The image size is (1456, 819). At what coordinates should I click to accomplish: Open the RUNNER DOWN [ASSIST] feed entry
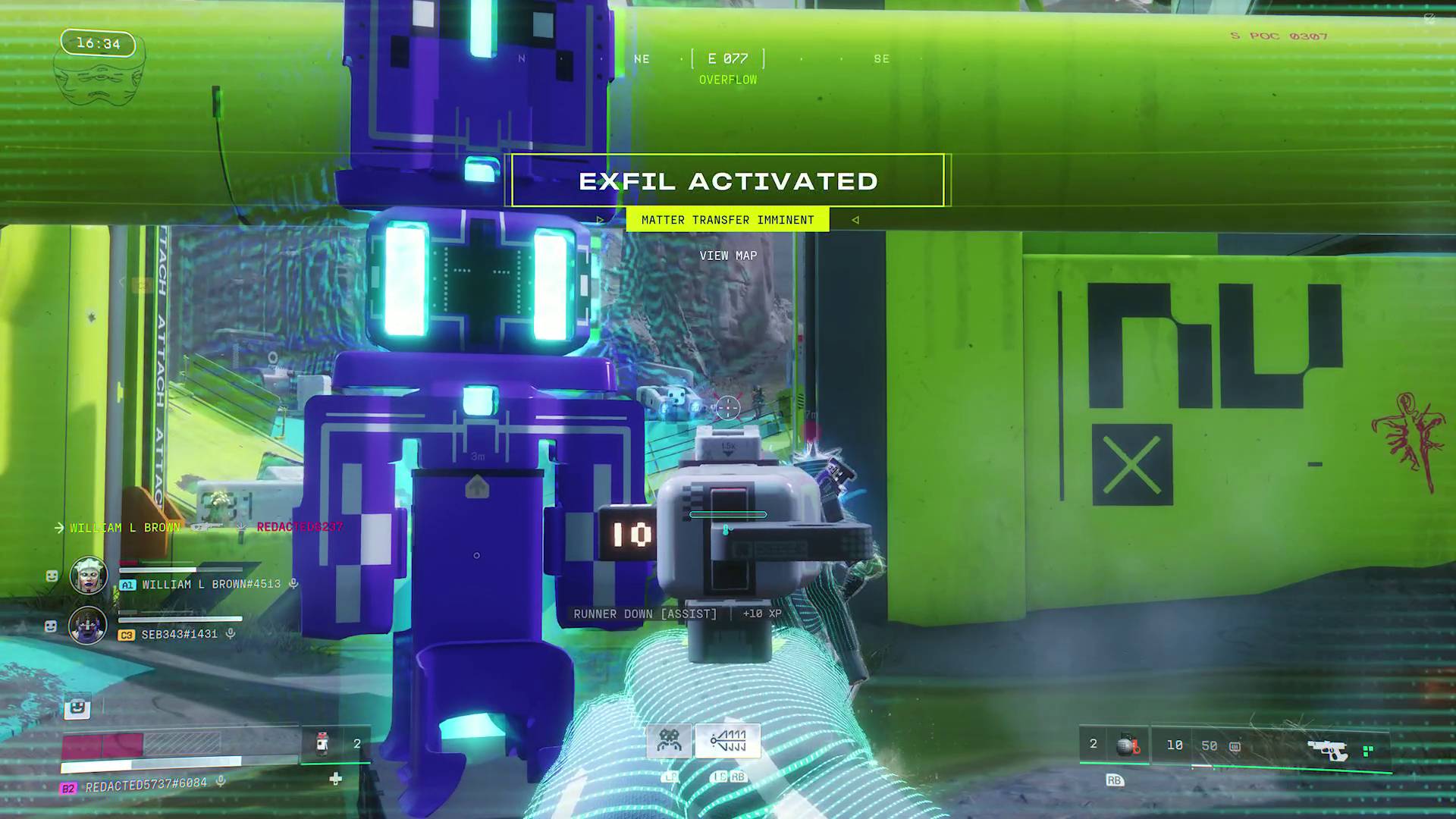tap(645, 614)
